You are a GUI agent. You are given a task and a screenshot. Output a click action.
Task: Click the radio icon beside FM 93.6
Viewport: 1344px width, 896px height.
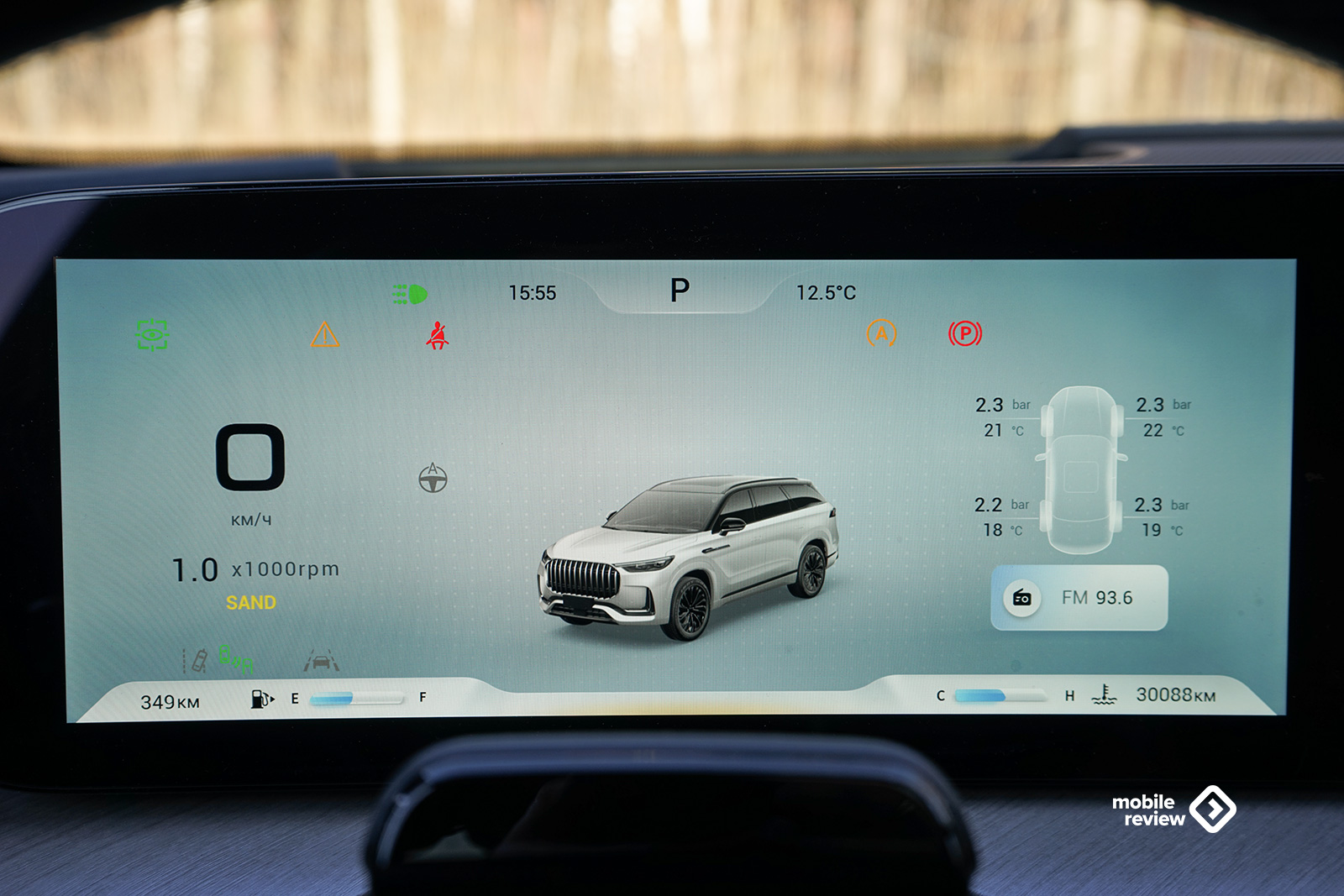tap(1022, 598)
